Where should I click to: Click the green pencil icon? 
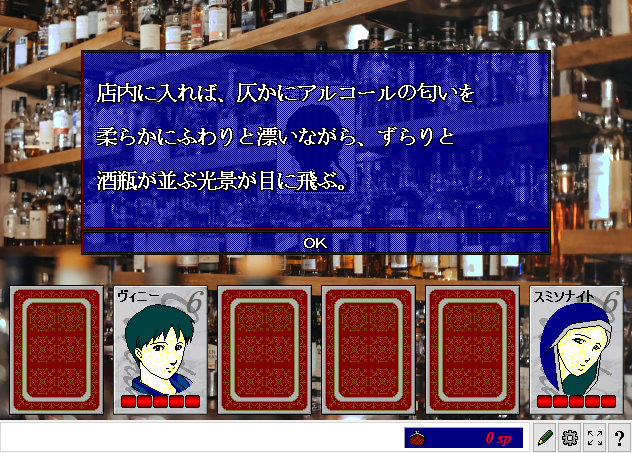pos(545,438)
